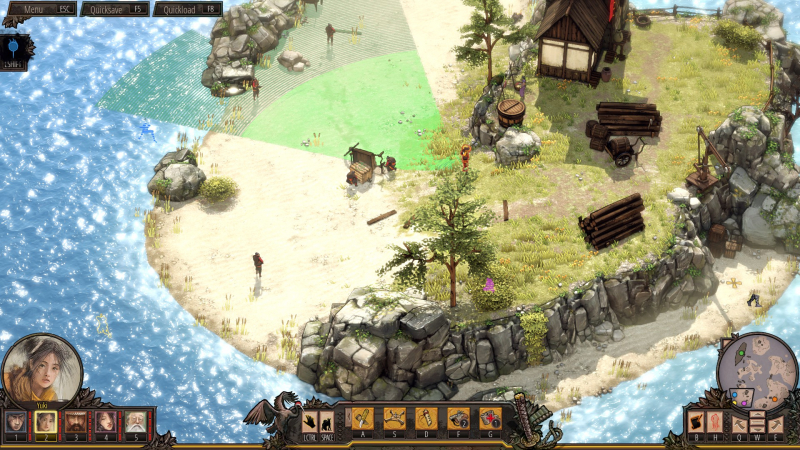The height and width of the screenshot is (450, 800).
Task: Choose the woman portrait number 4
Action: (106, 422)
